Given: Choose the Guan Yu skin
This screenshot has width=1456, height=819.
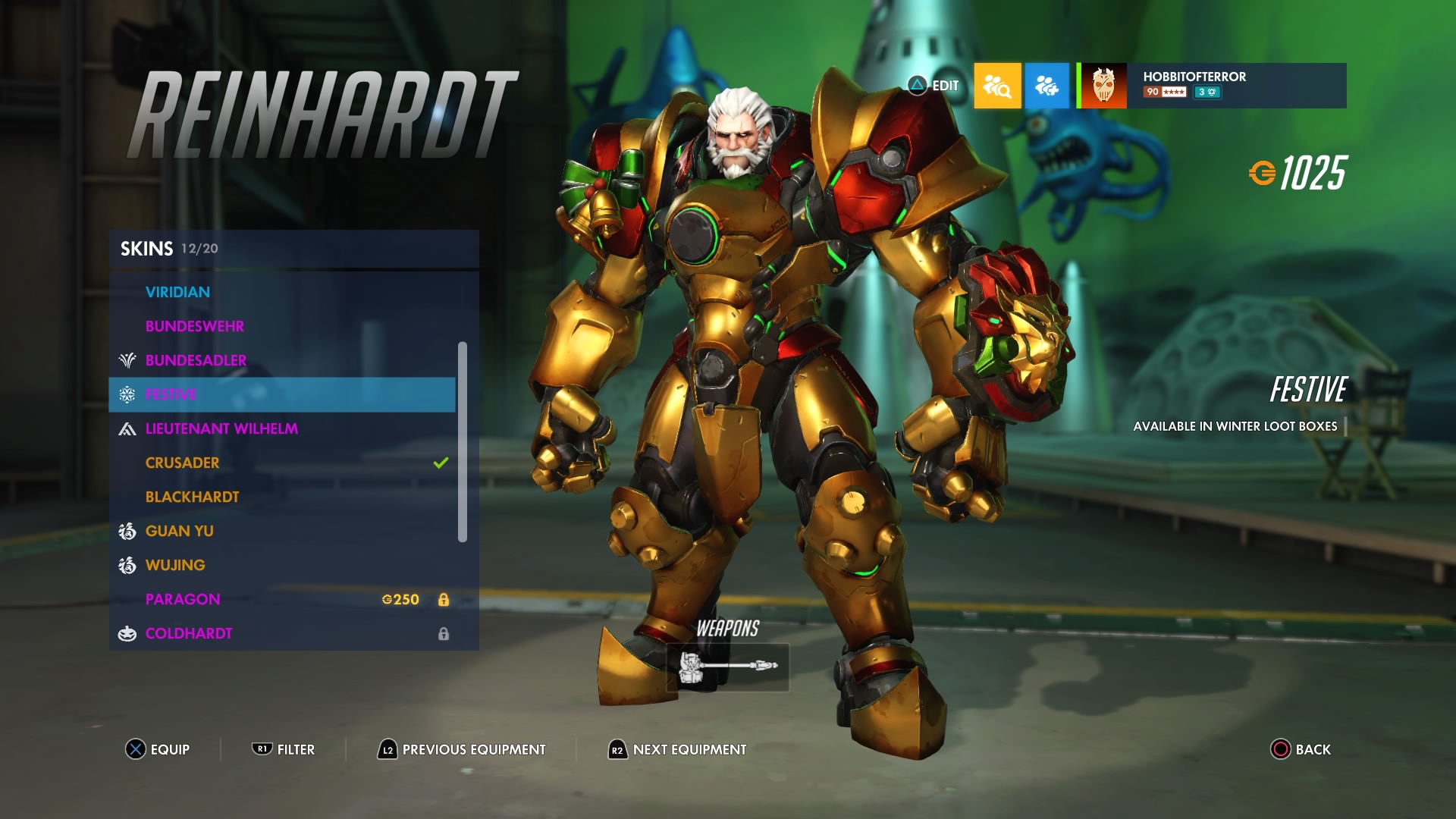Looking at the screenshot, I should coord(179,531).
